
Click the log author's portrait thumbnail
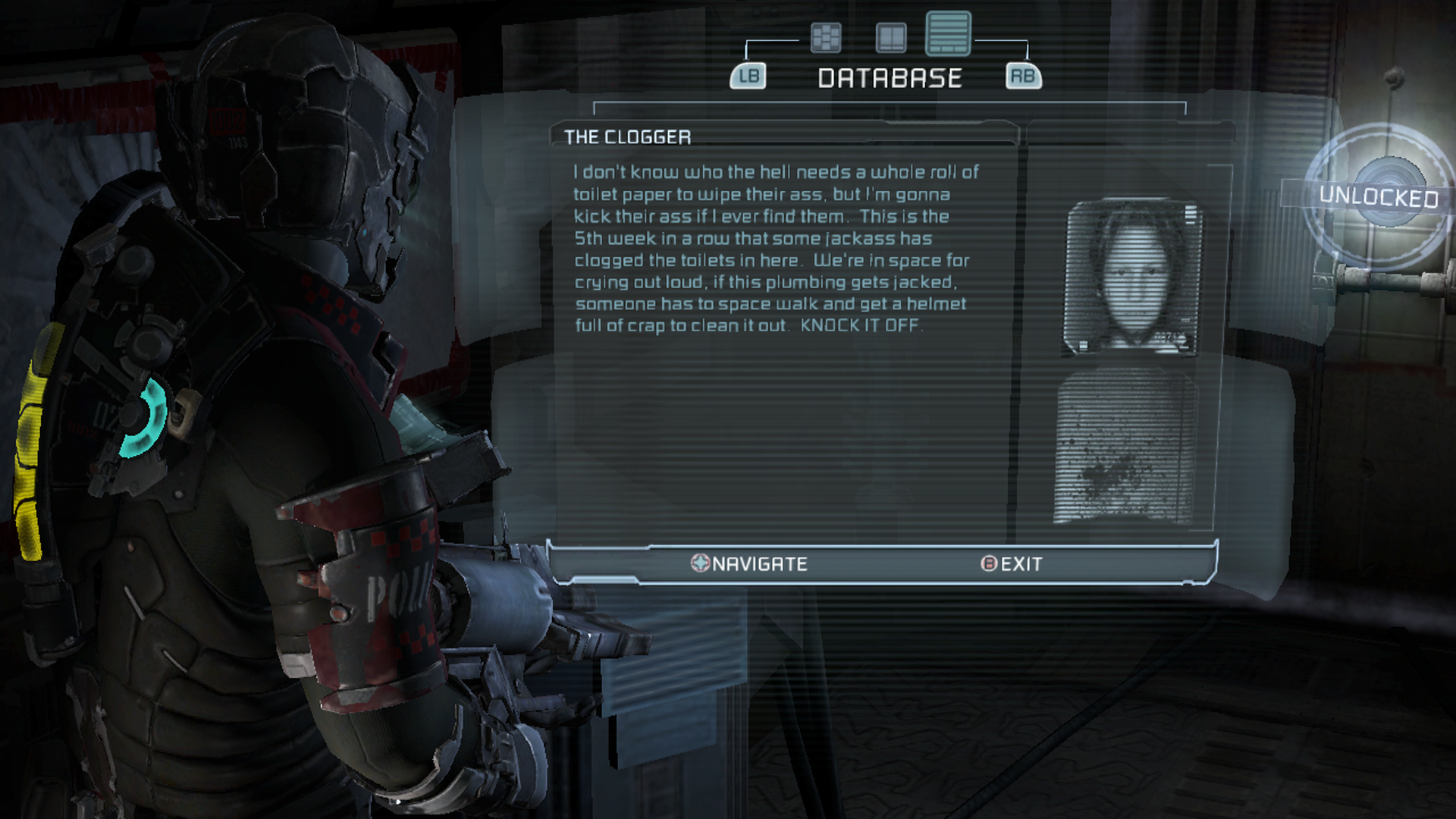(x=1133, y=277)
